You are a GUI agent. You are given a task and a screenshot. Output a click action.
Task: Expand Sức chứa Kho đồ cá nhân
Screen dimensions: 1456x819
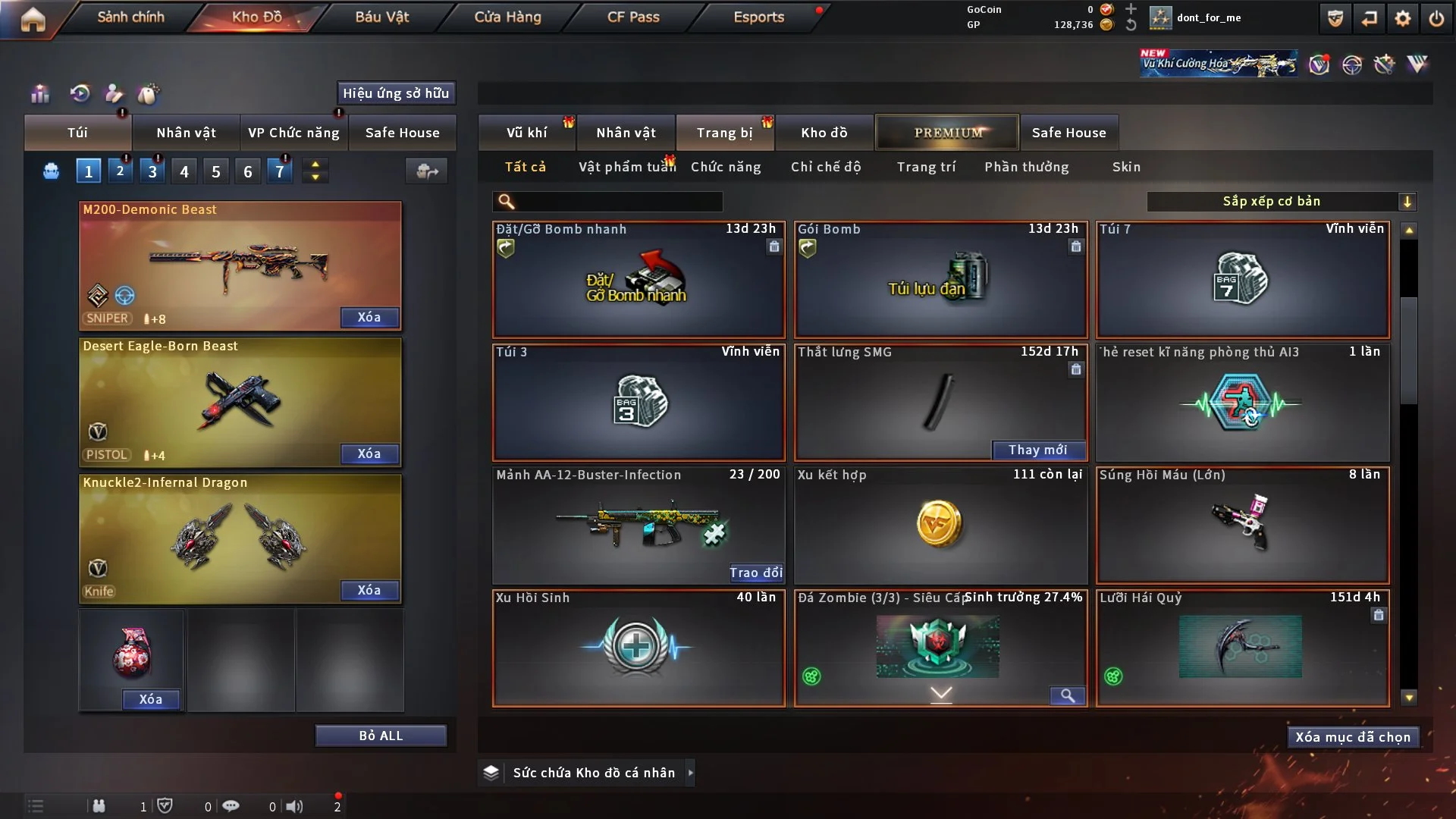[593, 773]
